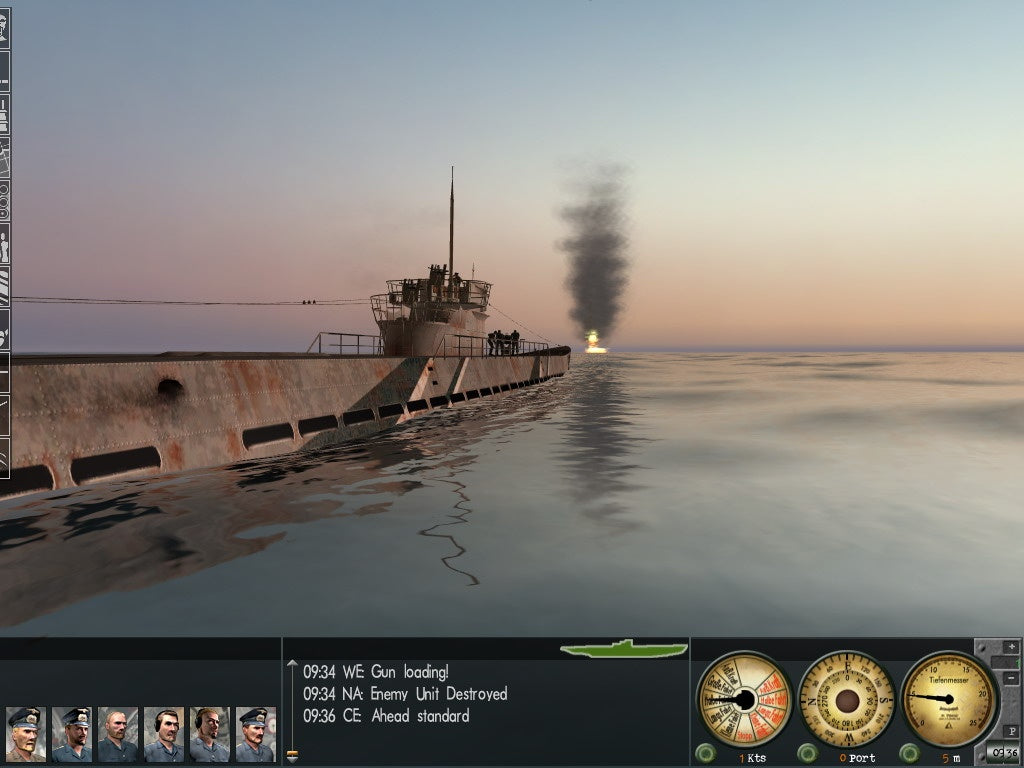Click the standing figure icon in side toolbar
Viewport: 1024px width, 768px height.
pyautogui.click(x=4, y=245)
